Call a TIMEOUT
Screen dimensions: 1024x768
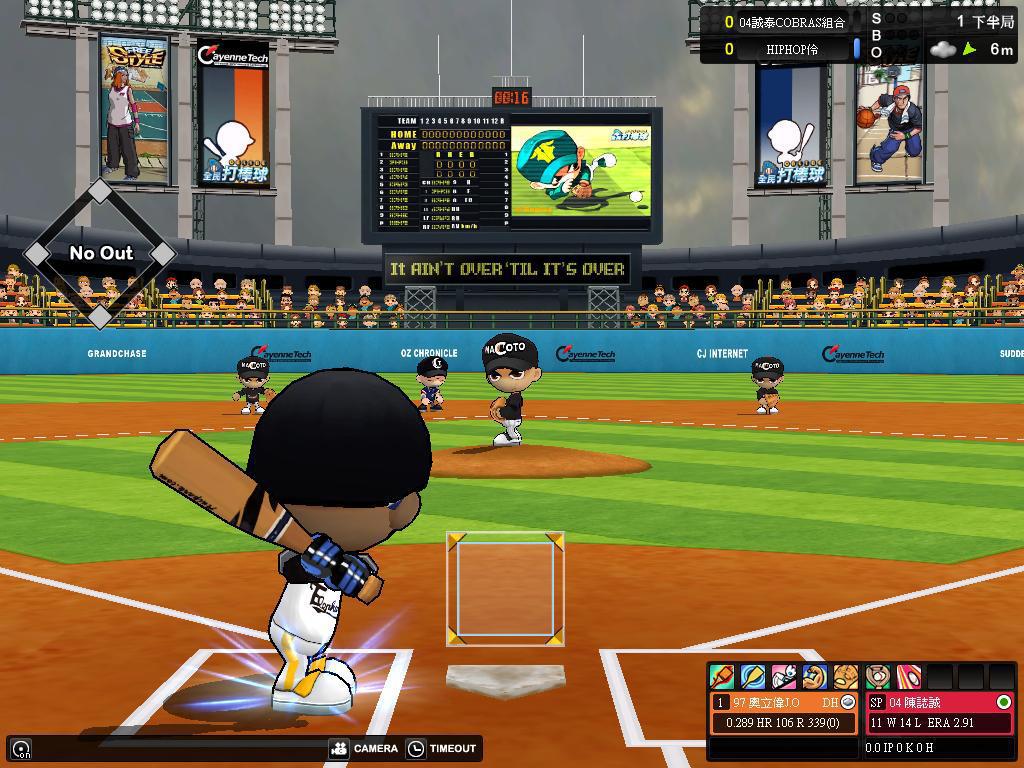[x=442, y=748]
